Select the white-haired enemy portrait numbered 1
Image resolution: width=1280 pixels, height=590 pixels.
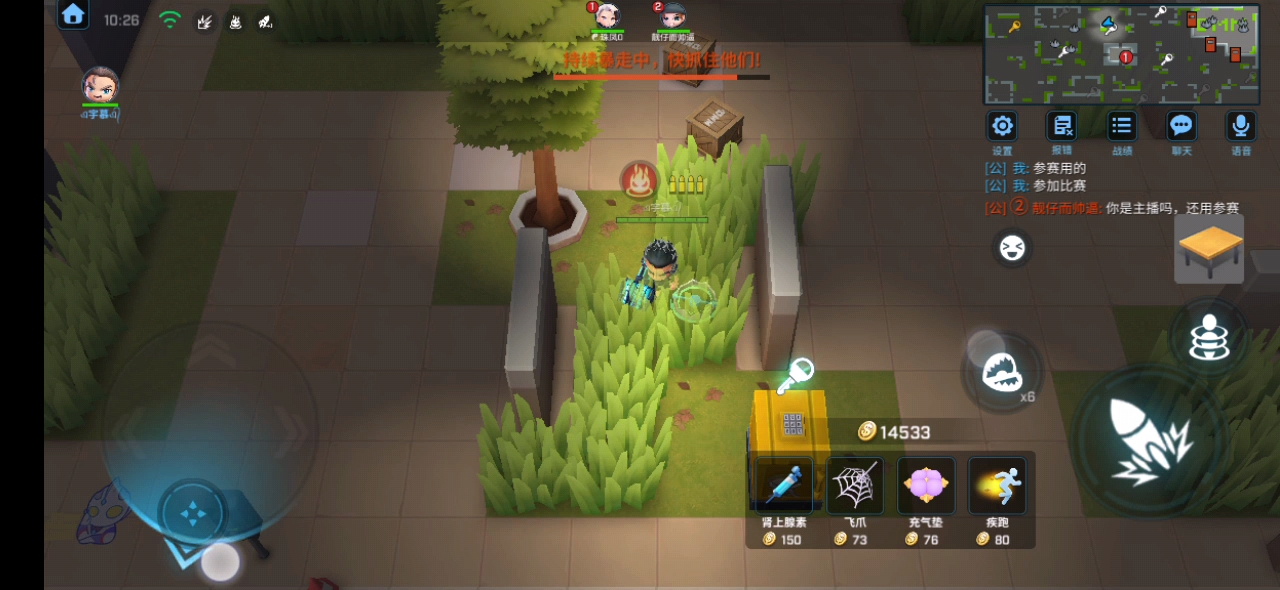[x=606, y=17]
